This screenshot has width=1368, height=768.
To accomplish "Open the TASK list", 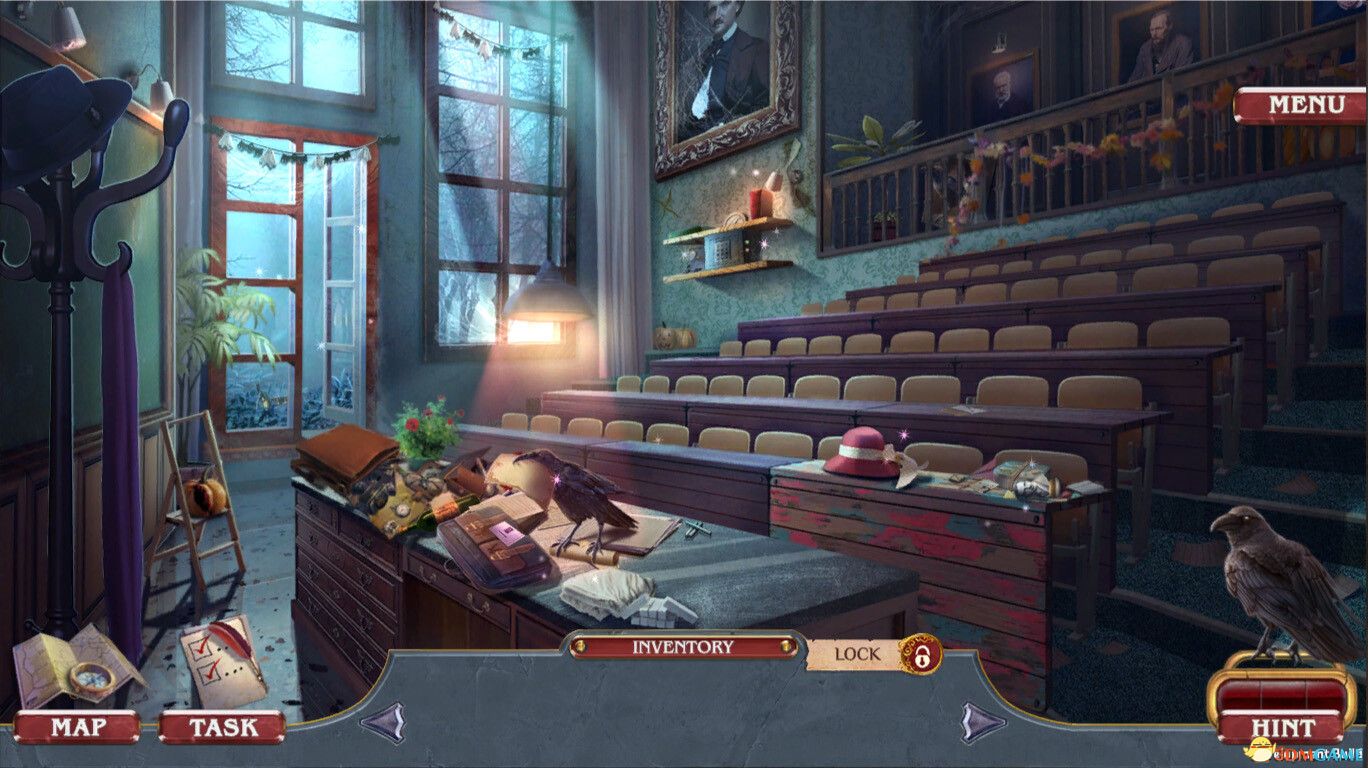I will tap(224, 728).
